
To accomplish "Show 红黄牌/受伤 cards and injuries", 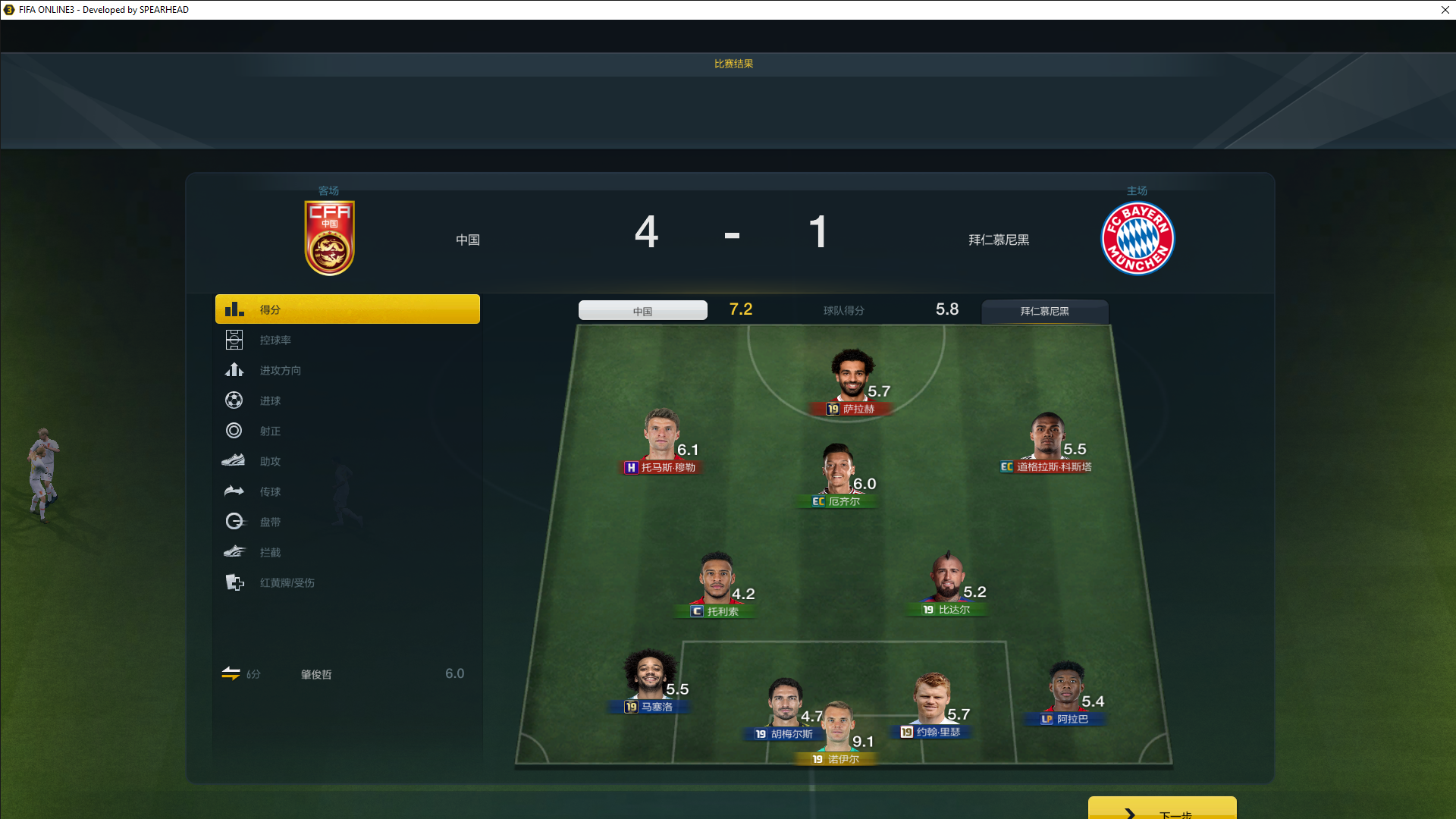I will (347, 582).
